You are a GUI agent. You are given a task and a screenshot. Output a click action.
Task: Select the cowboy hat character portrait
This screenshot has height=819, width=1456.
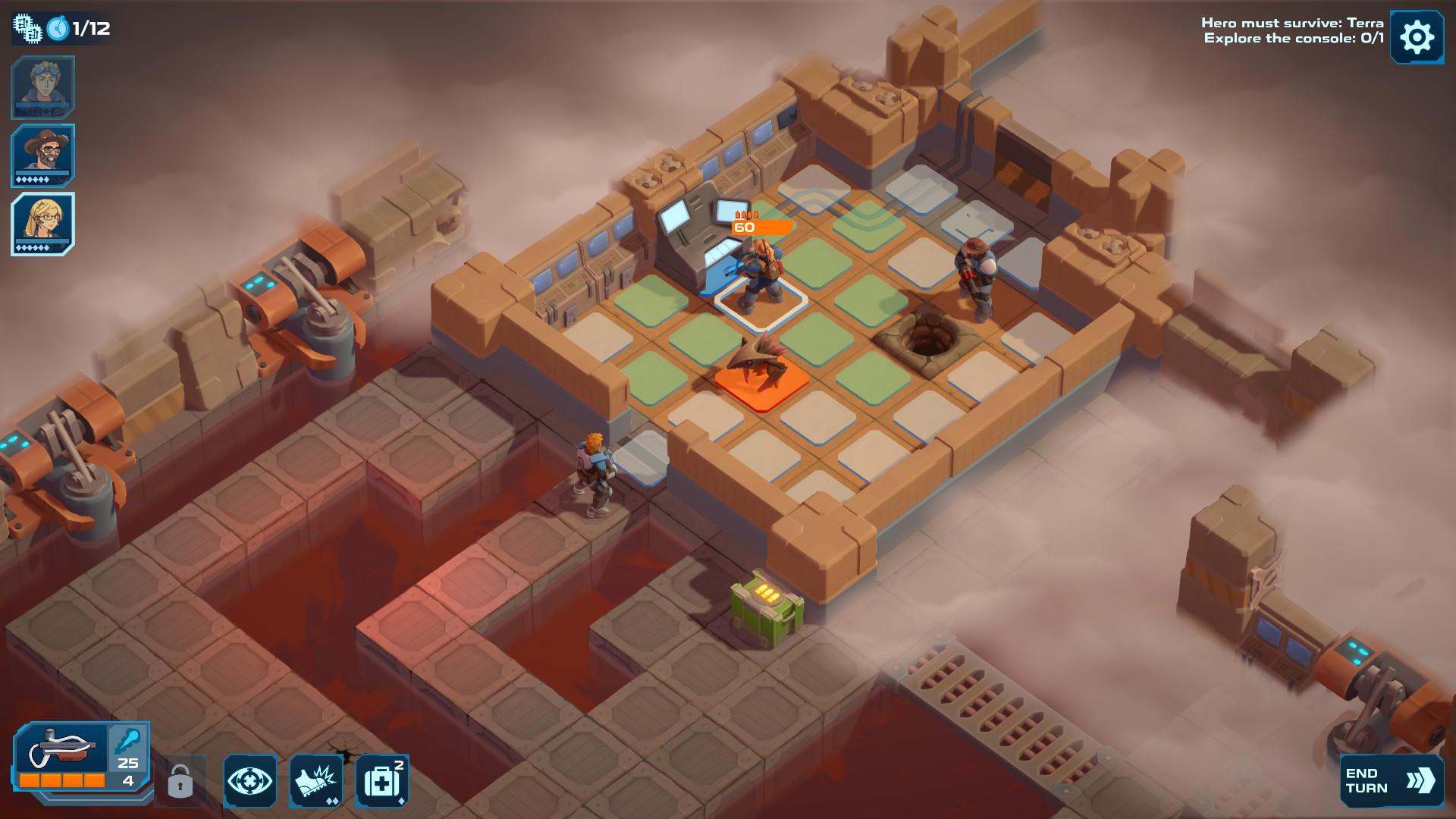pyautogui.click(x=43, y=154)
